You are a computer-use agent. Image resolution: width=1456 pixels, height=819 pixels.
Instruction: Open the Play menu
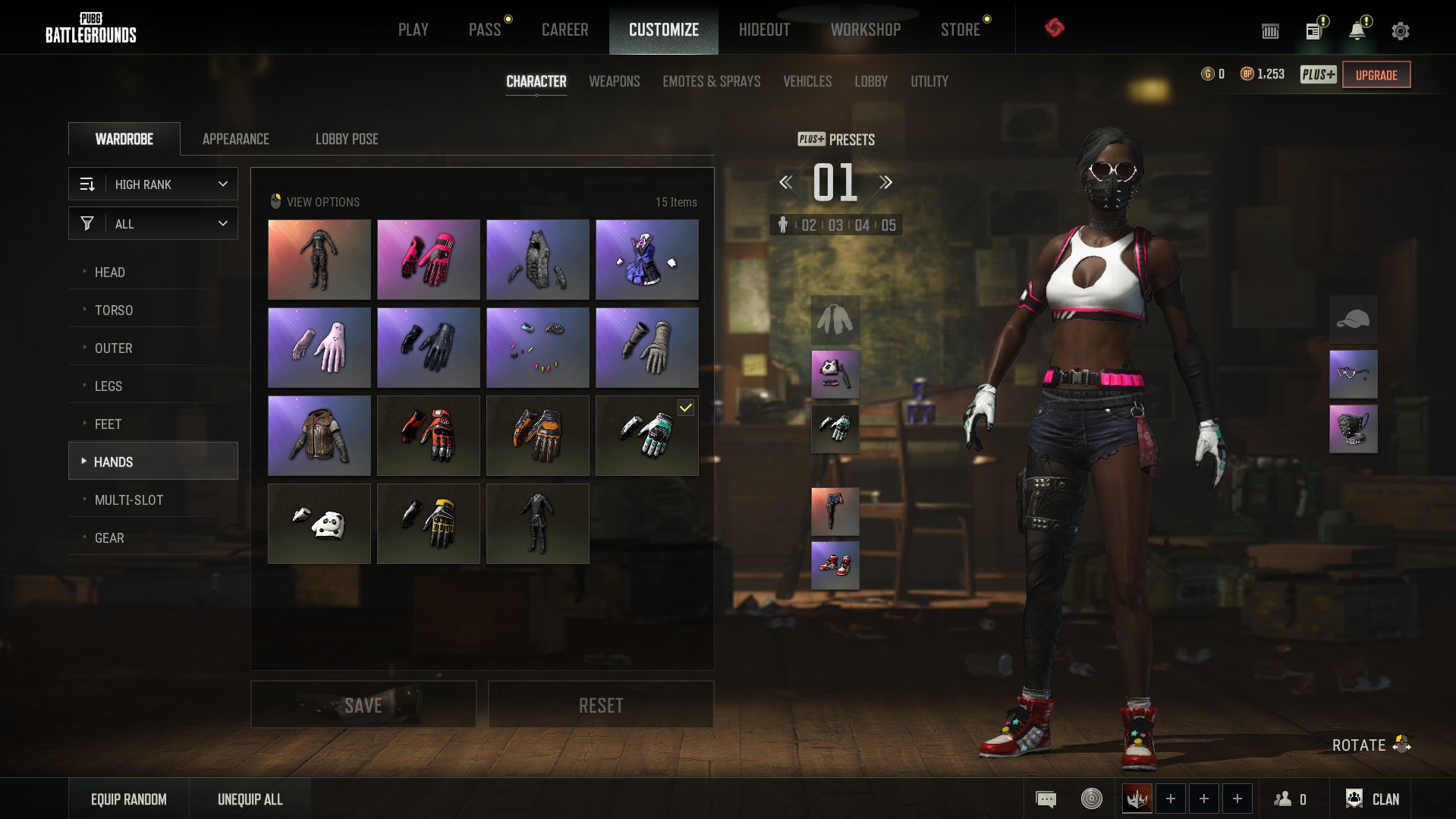pos(413,30)
